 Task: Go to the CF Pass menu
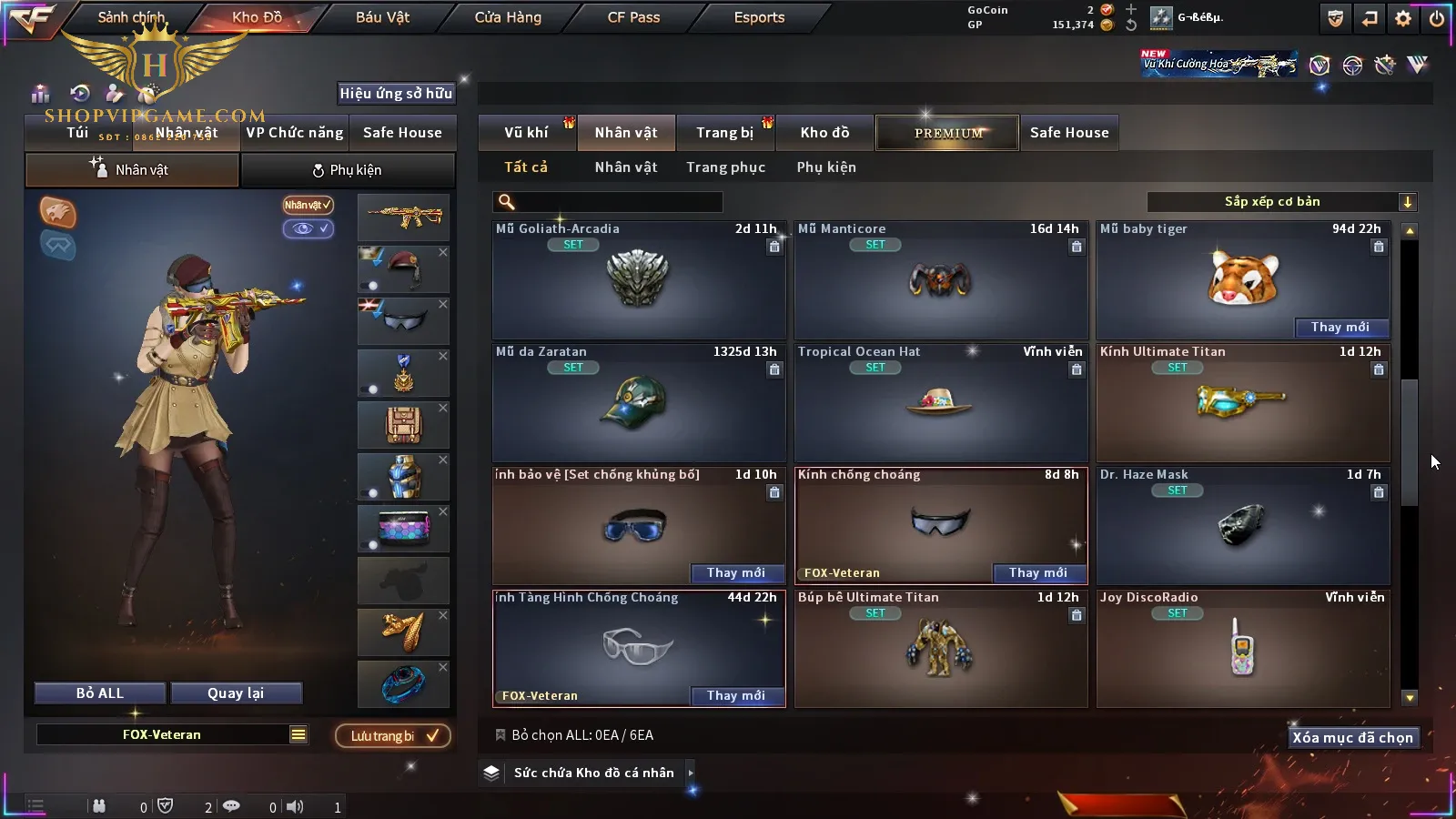click(x=633, y=17)
